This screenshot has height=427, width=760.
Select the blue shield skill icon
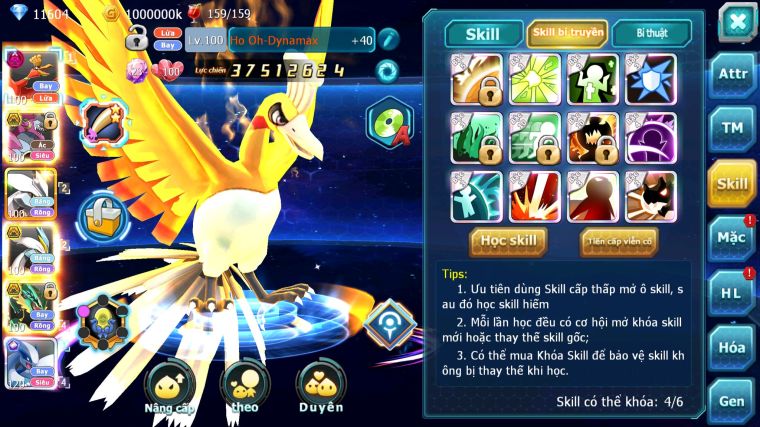point(650,79)
